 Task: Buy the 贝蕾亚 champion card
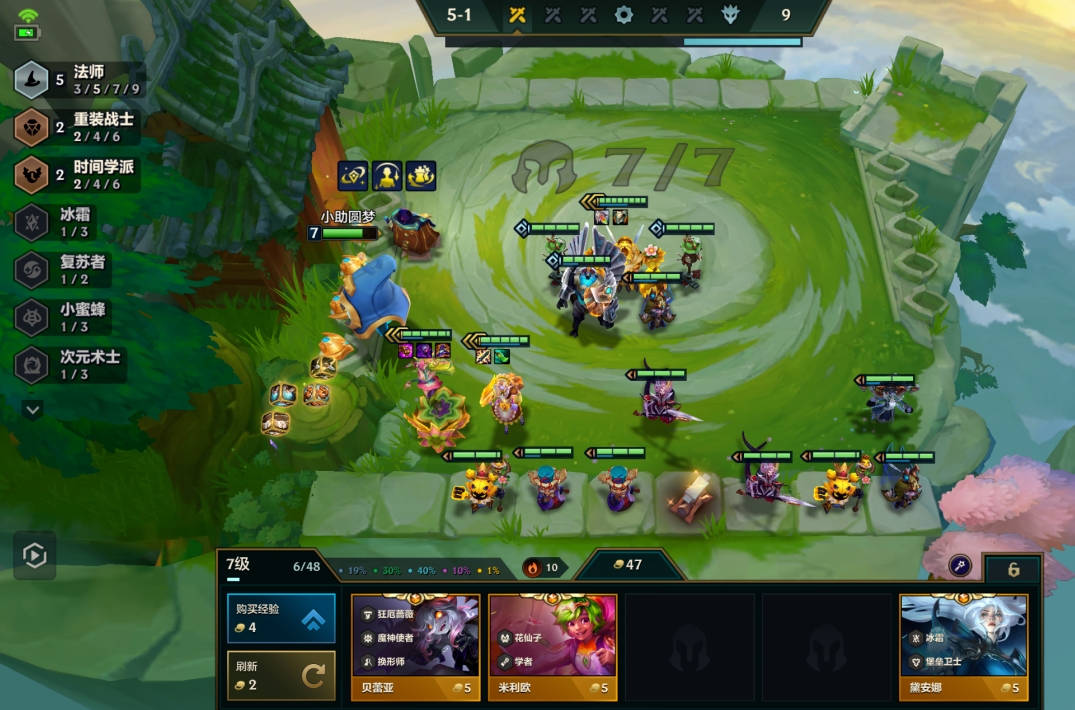coord(415,646)
